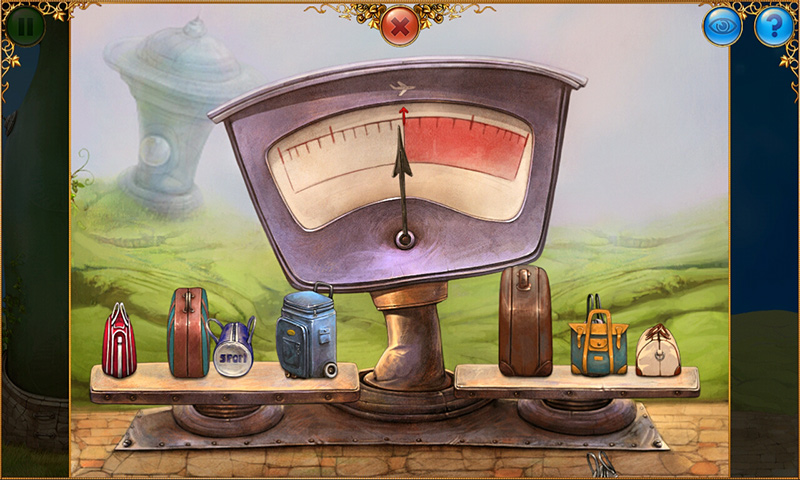This screenshot has height=480, width=800.
Task: Select the red striped bag
Action: pyautogui.click(x=119, y=343)
